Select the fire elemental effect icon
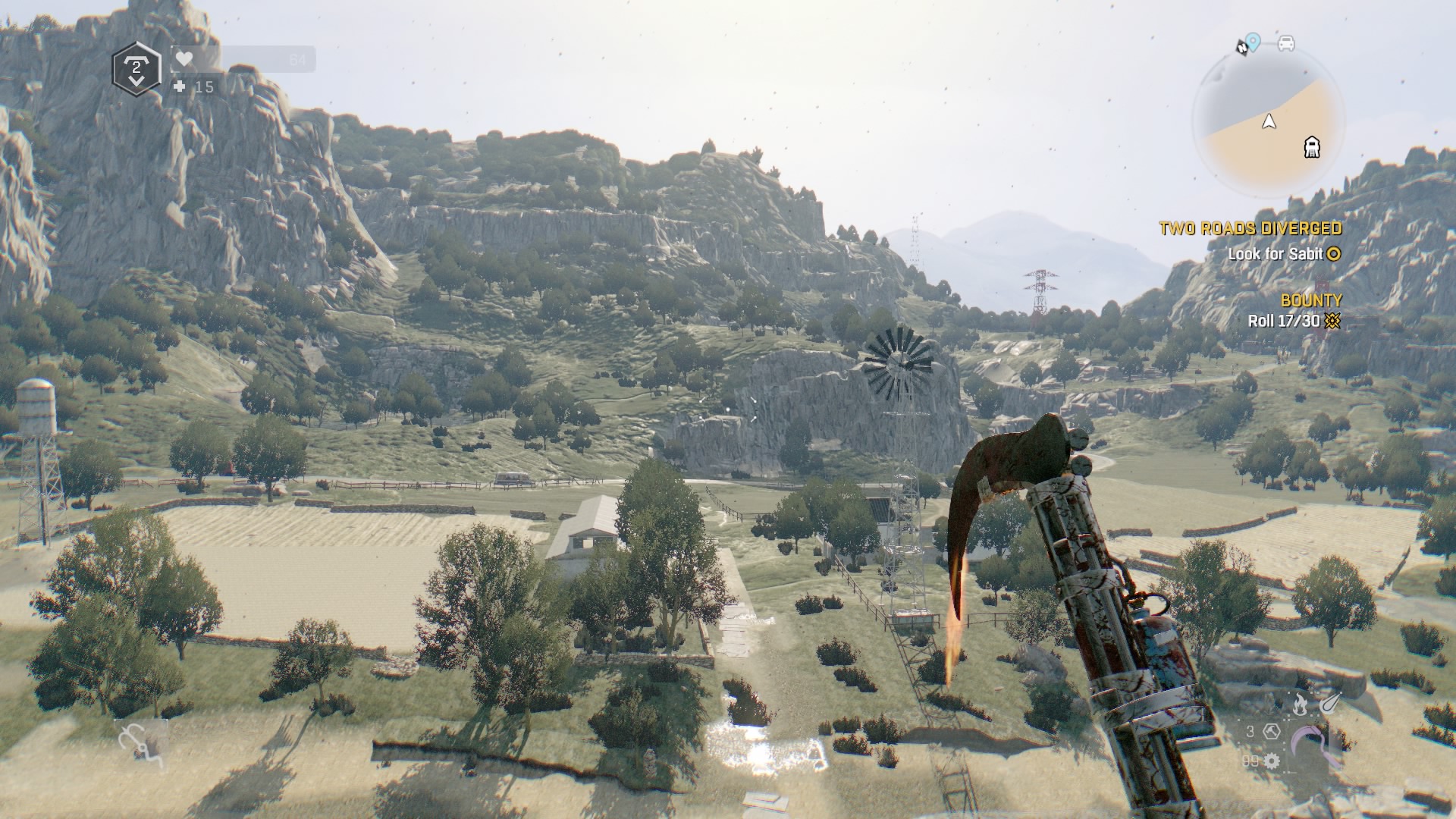 click(x=1300, y=704)
